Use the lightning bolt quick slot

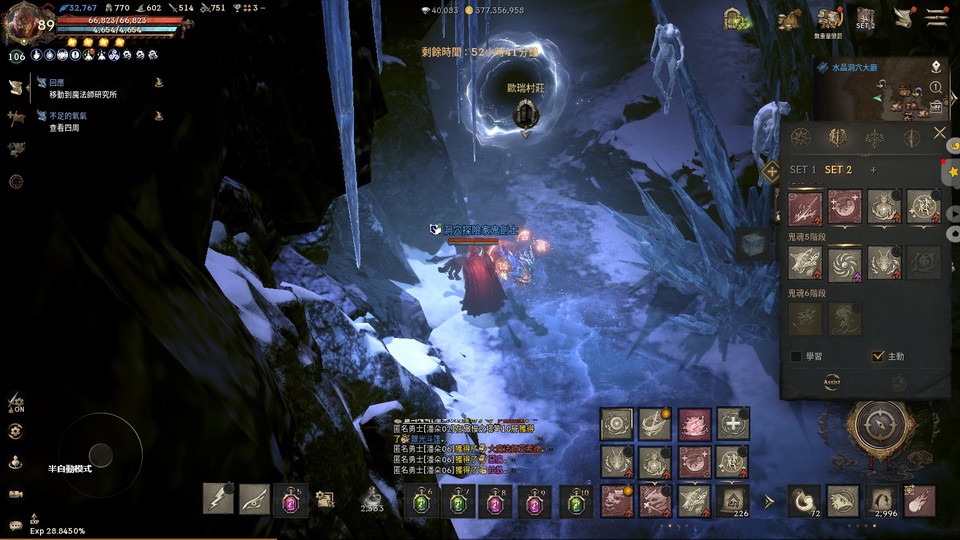click(x=218, y=498)
